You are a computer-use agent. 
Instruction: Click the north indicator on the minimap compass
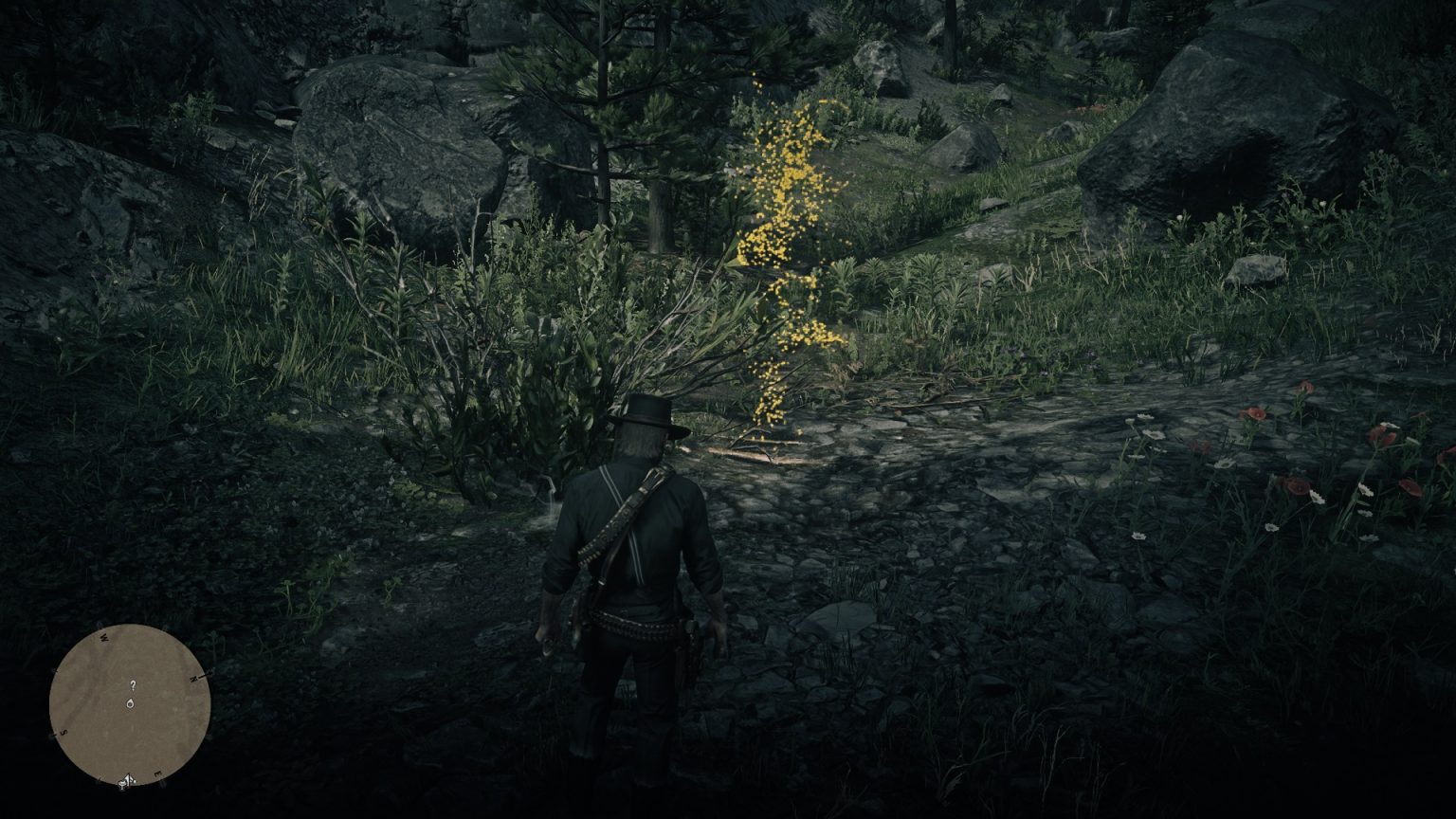[194, 678]
